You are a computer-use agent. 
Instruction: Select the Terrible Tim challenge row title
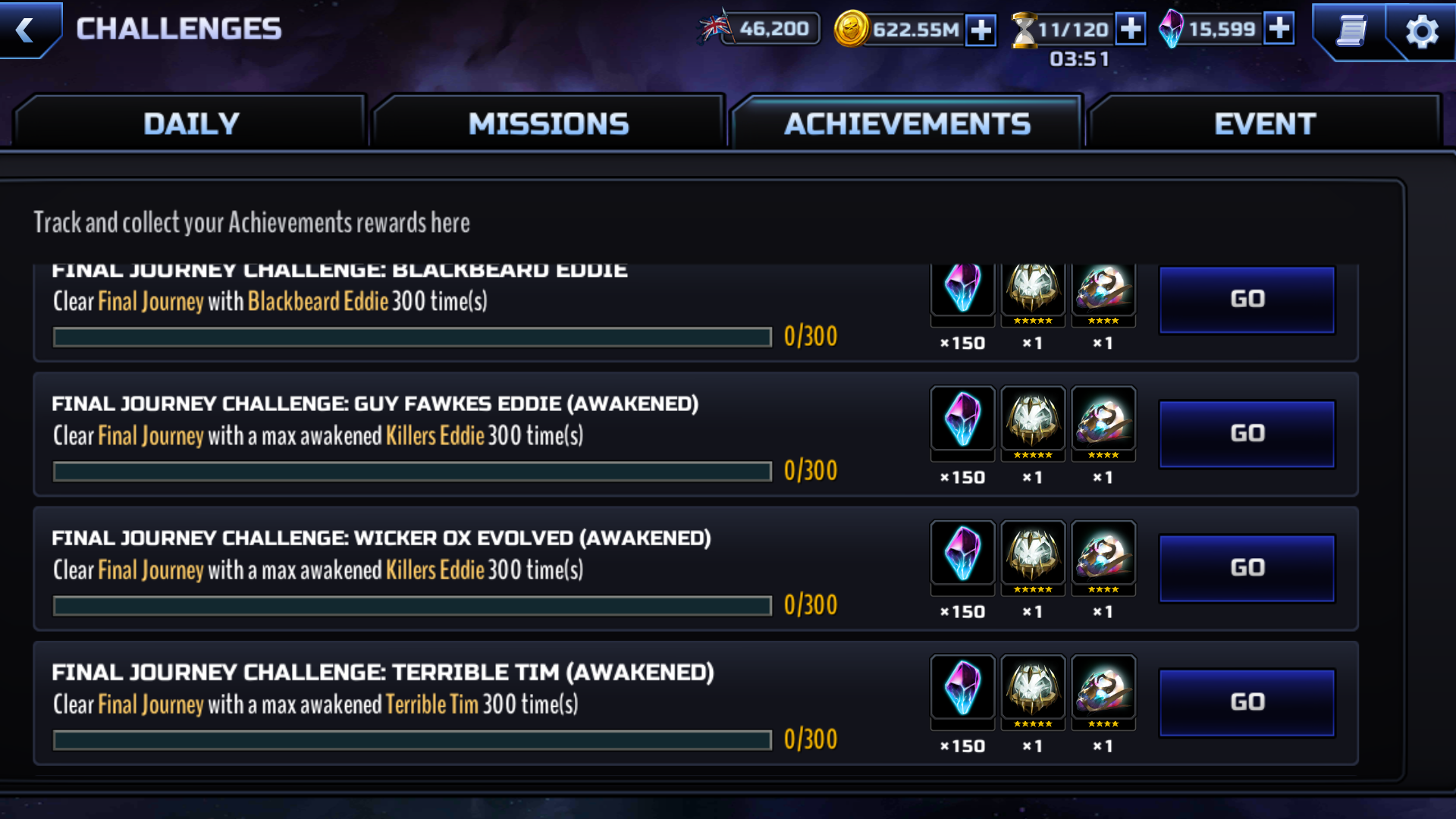[x=383, y=672]
